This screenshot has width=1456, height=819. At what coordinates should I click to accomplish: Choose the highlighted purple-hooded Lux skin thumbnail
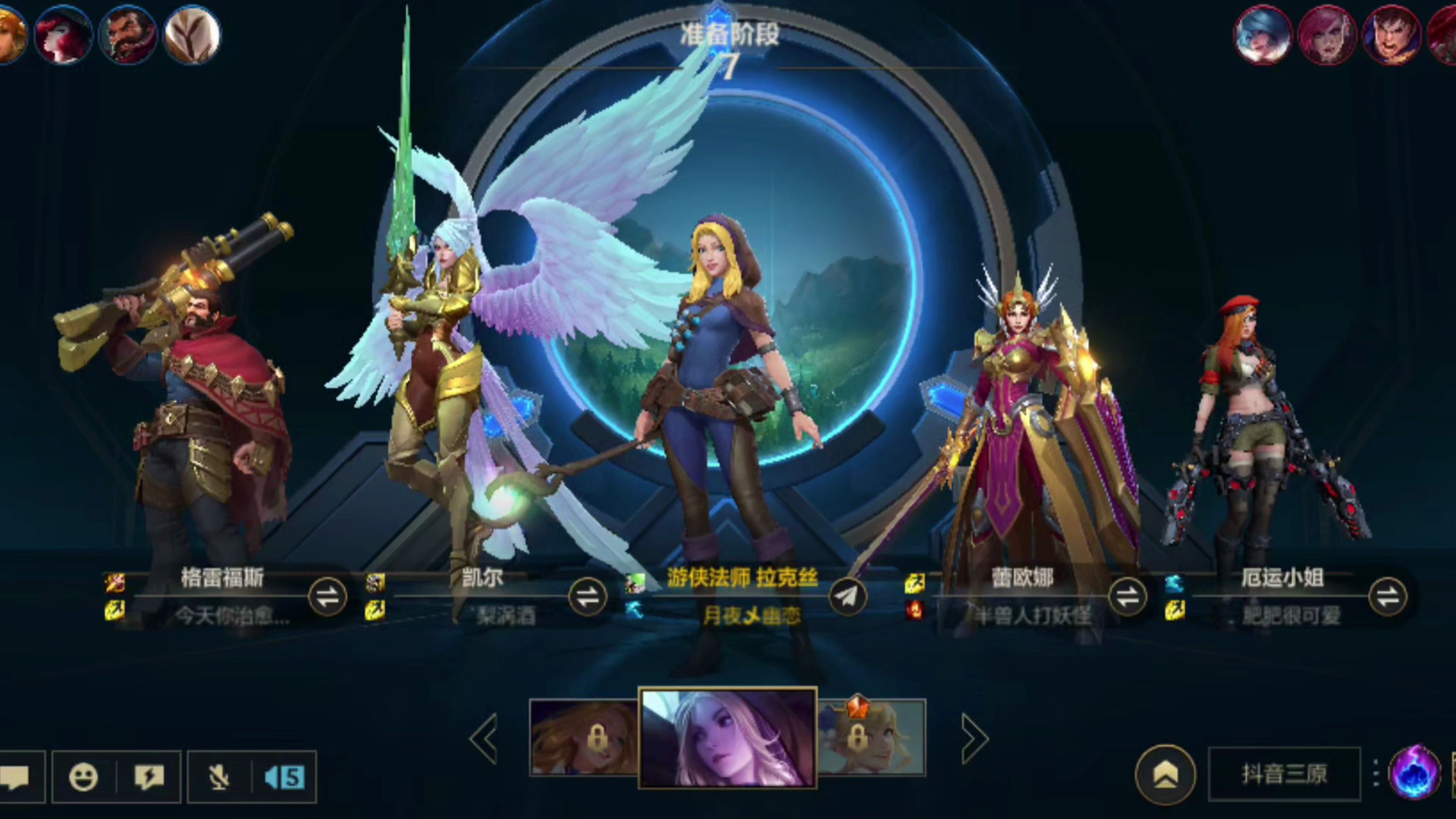[728, 737]
